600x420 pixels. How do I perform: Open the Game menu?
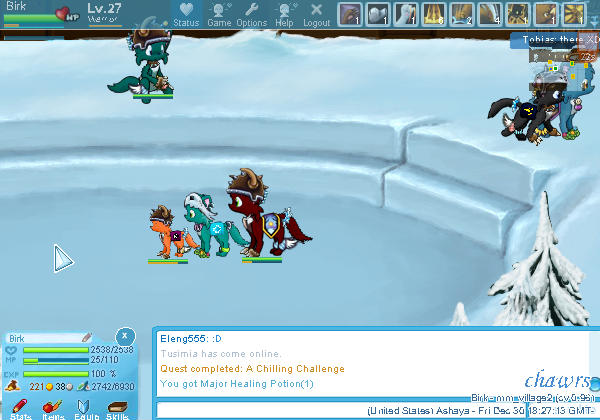(x=219, y=13)
